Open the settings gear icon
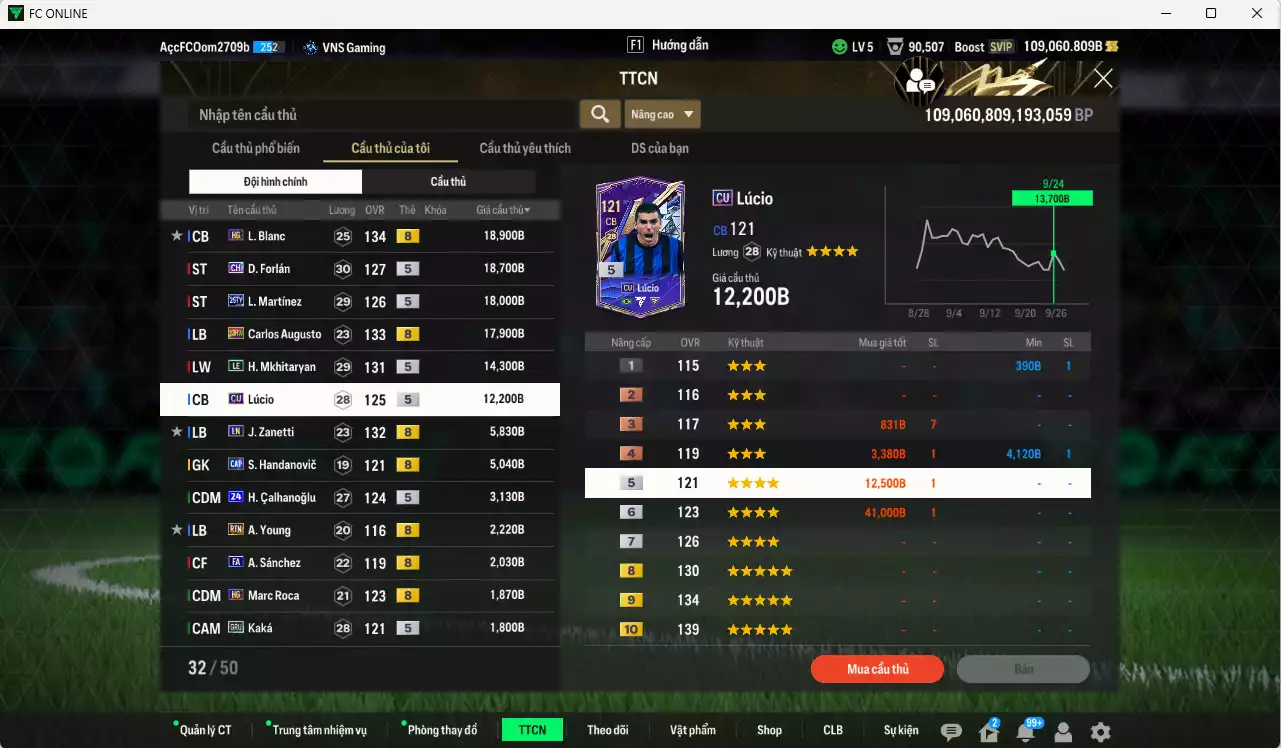The image size is (1281, 748). coord(1102,729)
